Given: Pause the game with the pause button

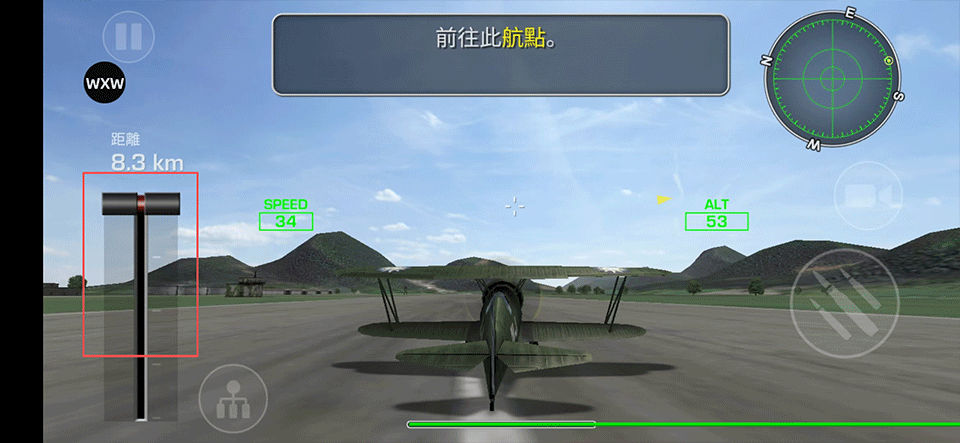Looking at the screenshot, I should tap(128, 38).
